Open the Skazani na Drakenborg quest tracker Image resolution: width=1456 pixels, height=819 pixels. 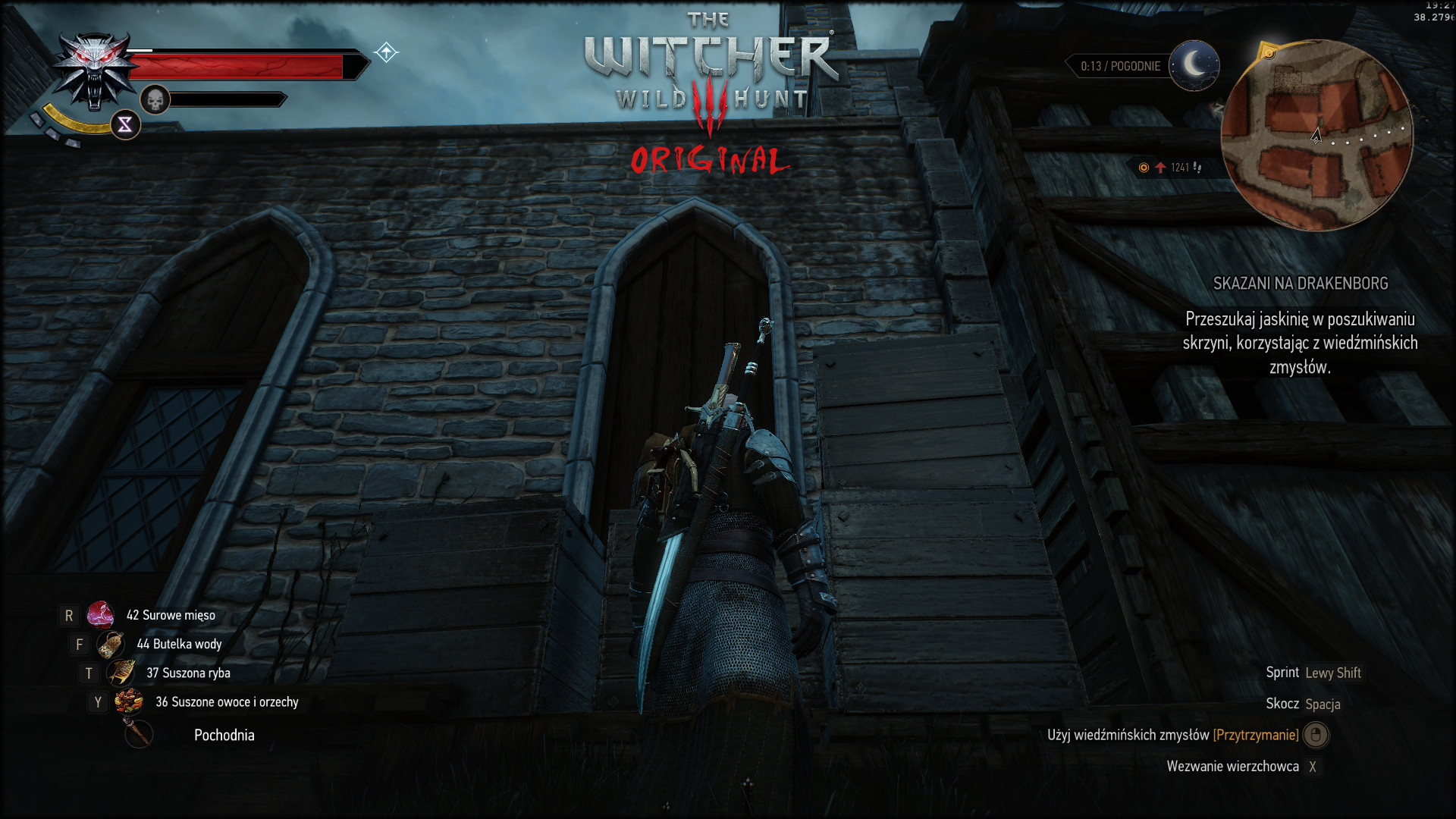coord(1300,284)
